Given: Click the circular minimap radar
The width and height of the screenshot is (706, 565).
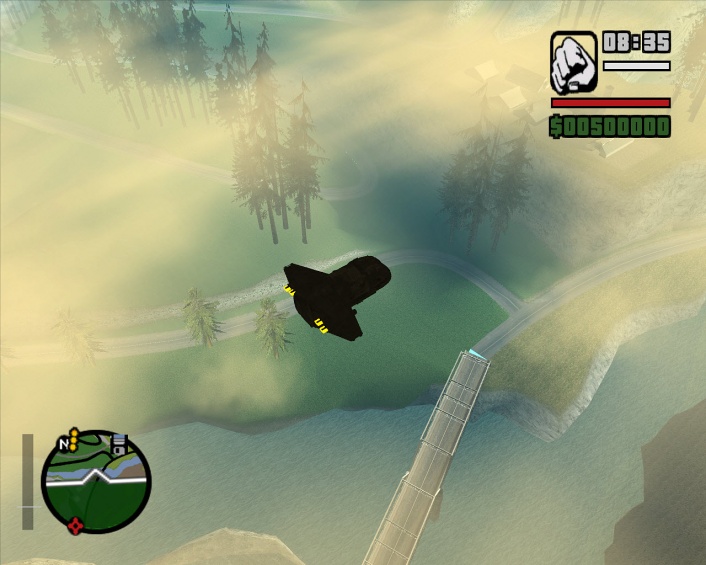Looking at the screenshot, I should 96,484.
